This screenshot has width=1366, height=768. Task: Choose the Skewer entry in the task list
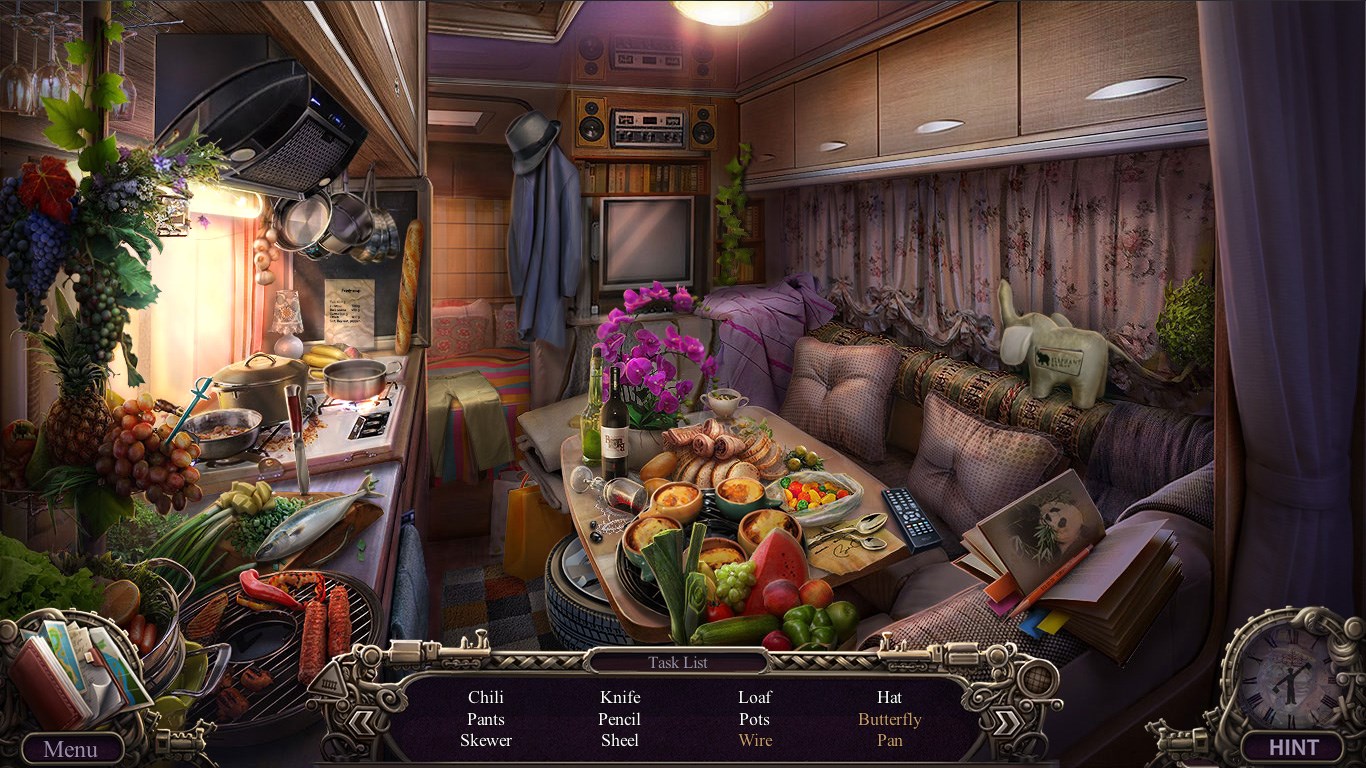(x=486, y=741)
